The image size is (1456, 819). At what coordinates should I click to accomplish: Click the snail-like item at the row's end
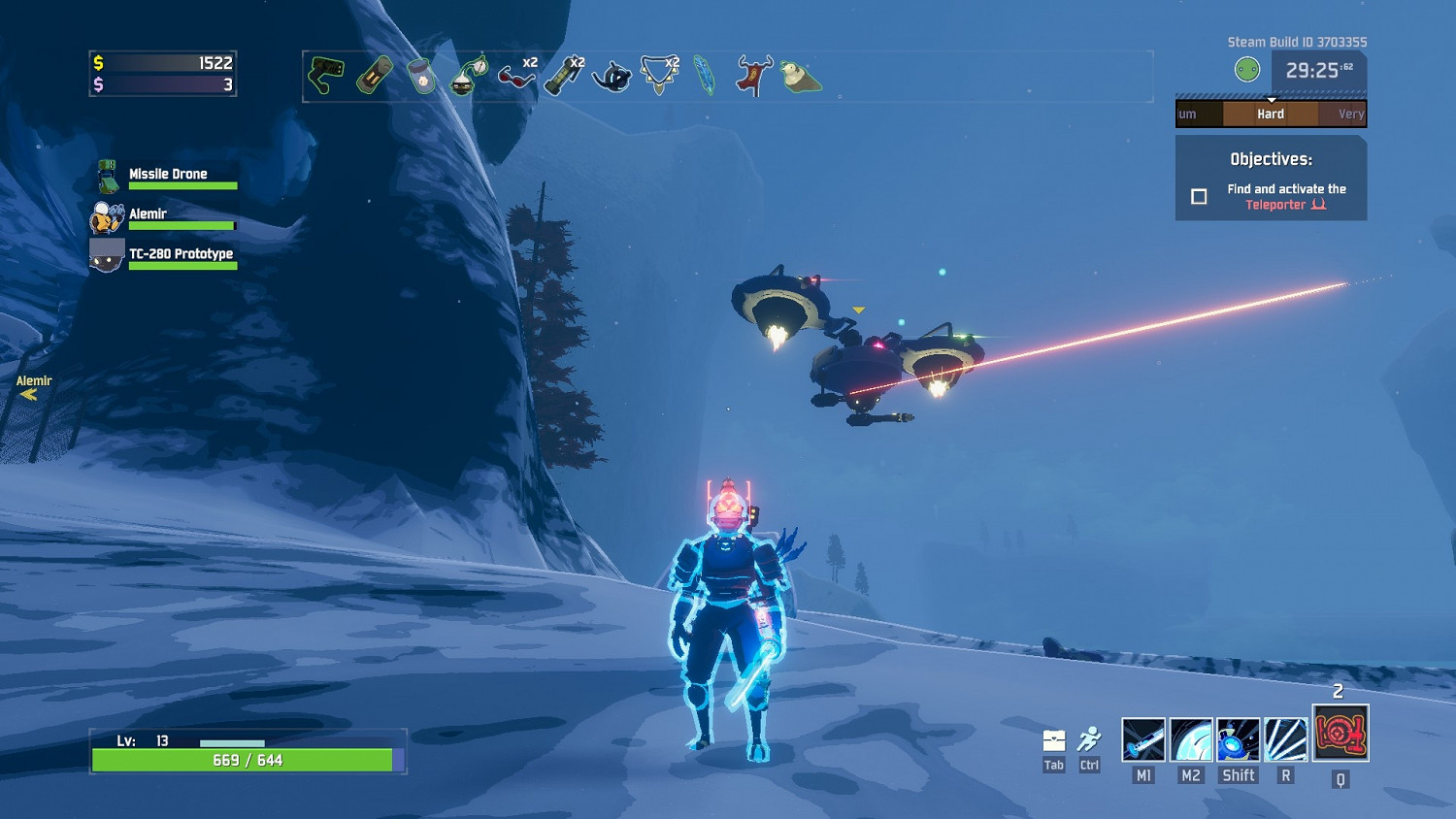(x=800, y=76)
